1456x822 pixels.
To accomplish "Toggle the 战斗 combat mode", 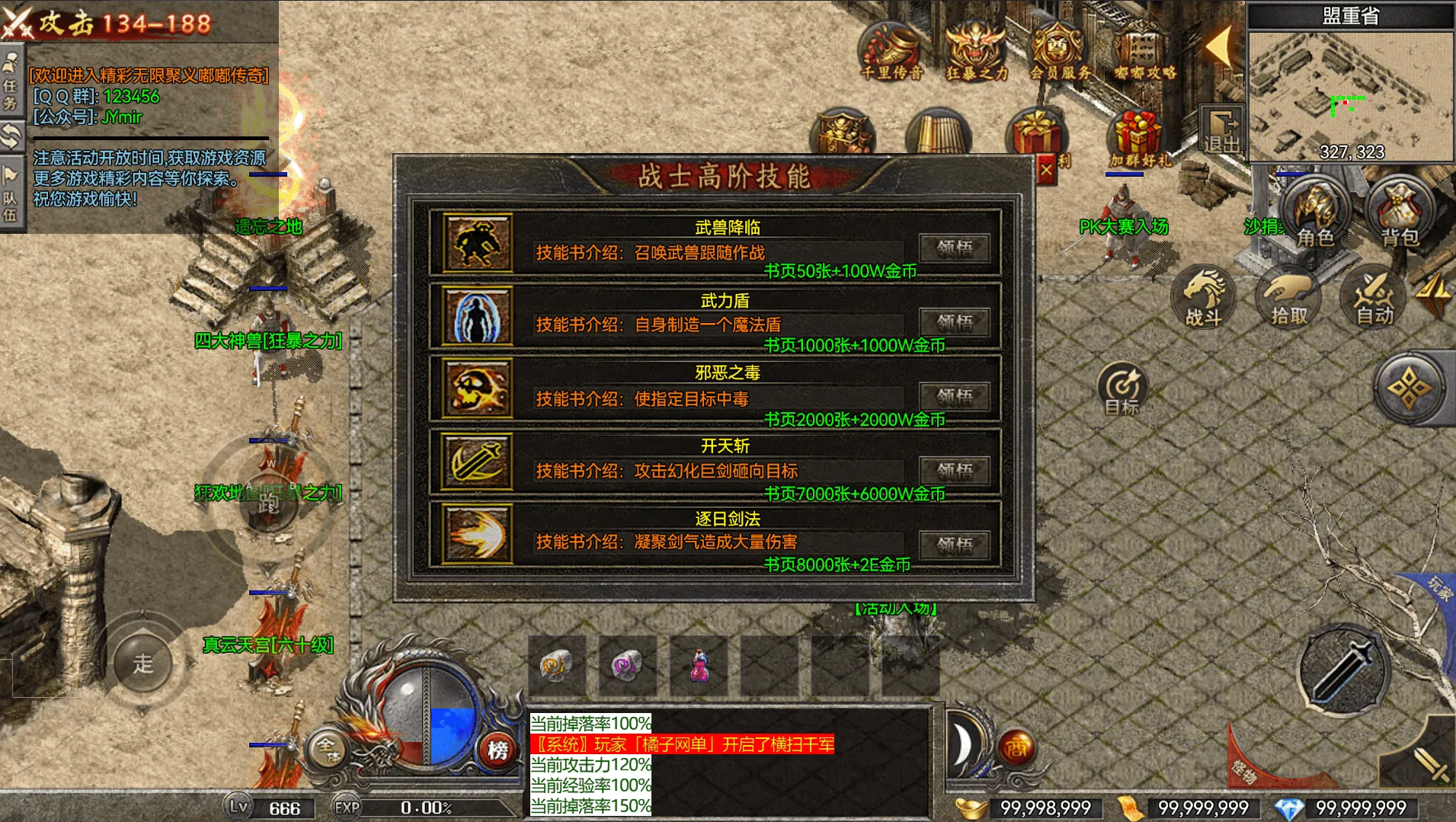I will 1204,299.
